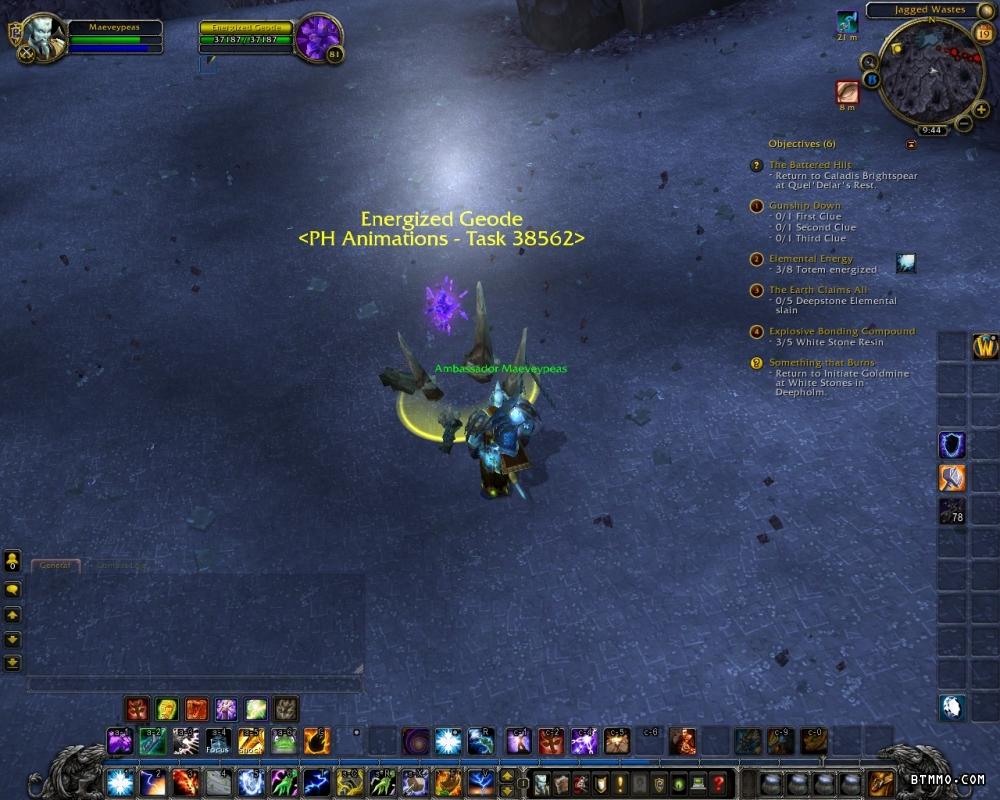Zoom out on the minimap
The image size is (1000, 800).
click(963, 124)
